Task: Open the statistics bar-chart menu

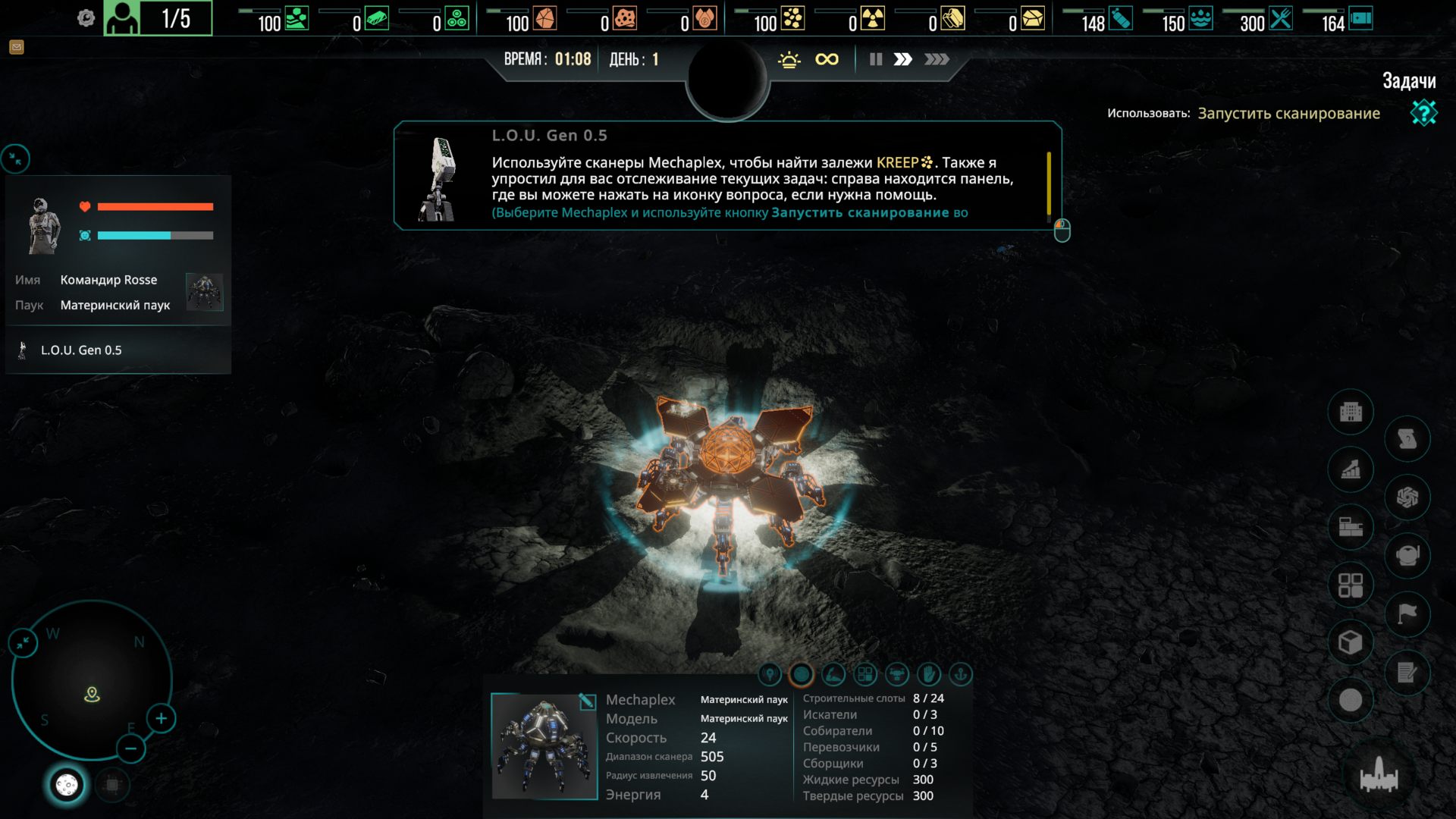Action: [1351, 470]
